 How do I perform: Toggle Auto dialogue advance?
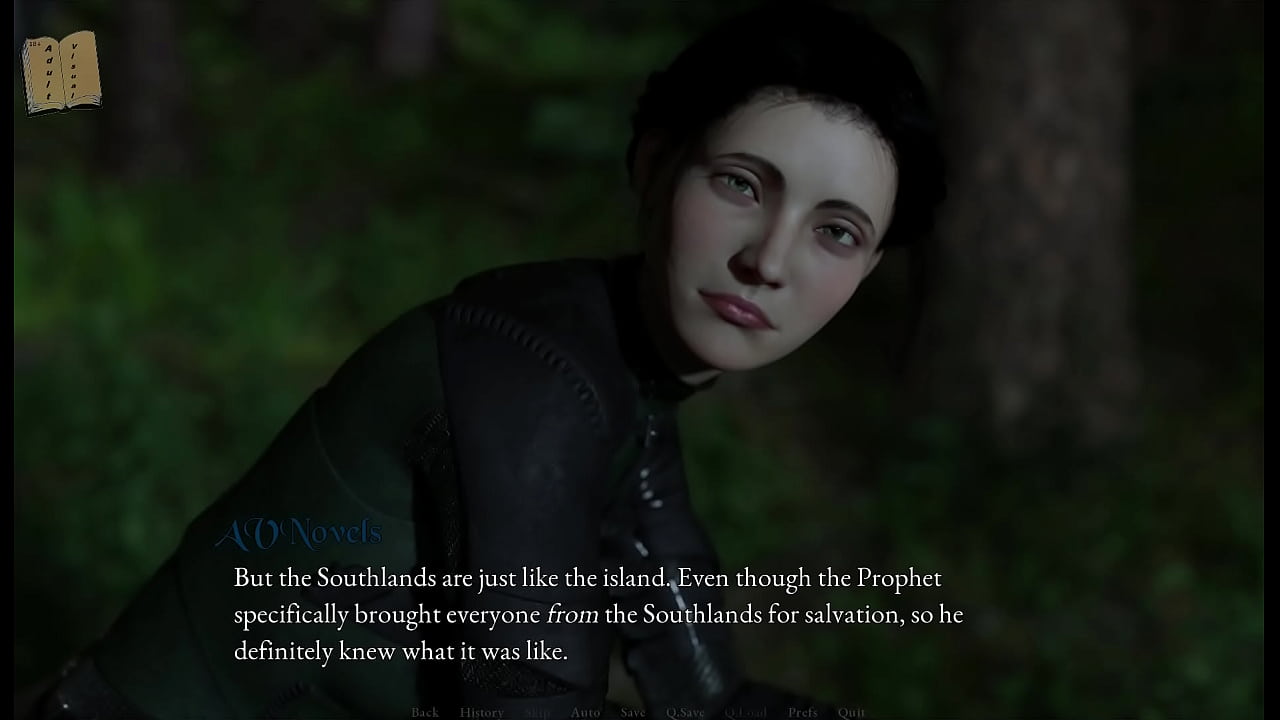click(585, 712)
